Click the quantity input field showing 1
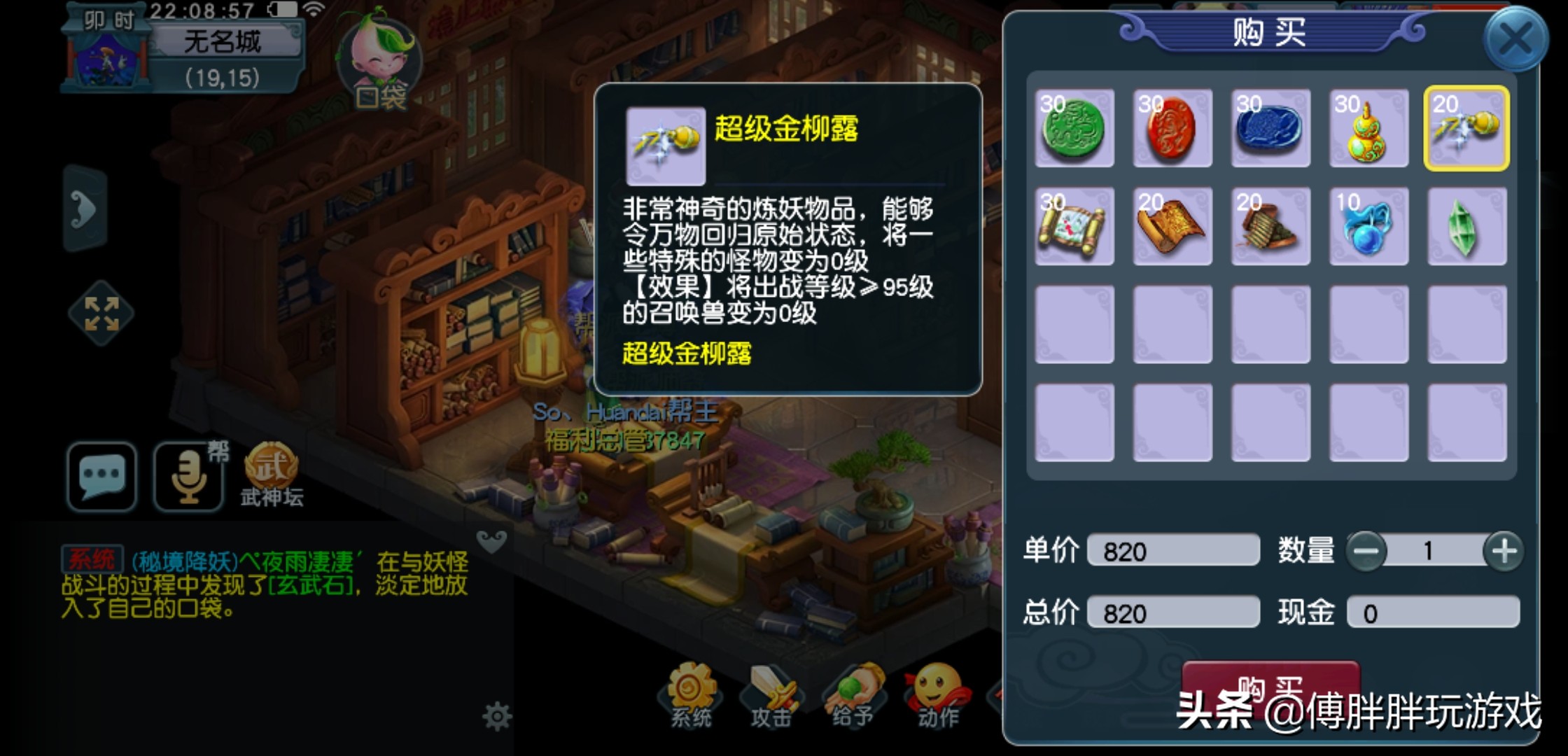Image resolution: width=1568 pixels, height=756 pixels. [1428, 552]
